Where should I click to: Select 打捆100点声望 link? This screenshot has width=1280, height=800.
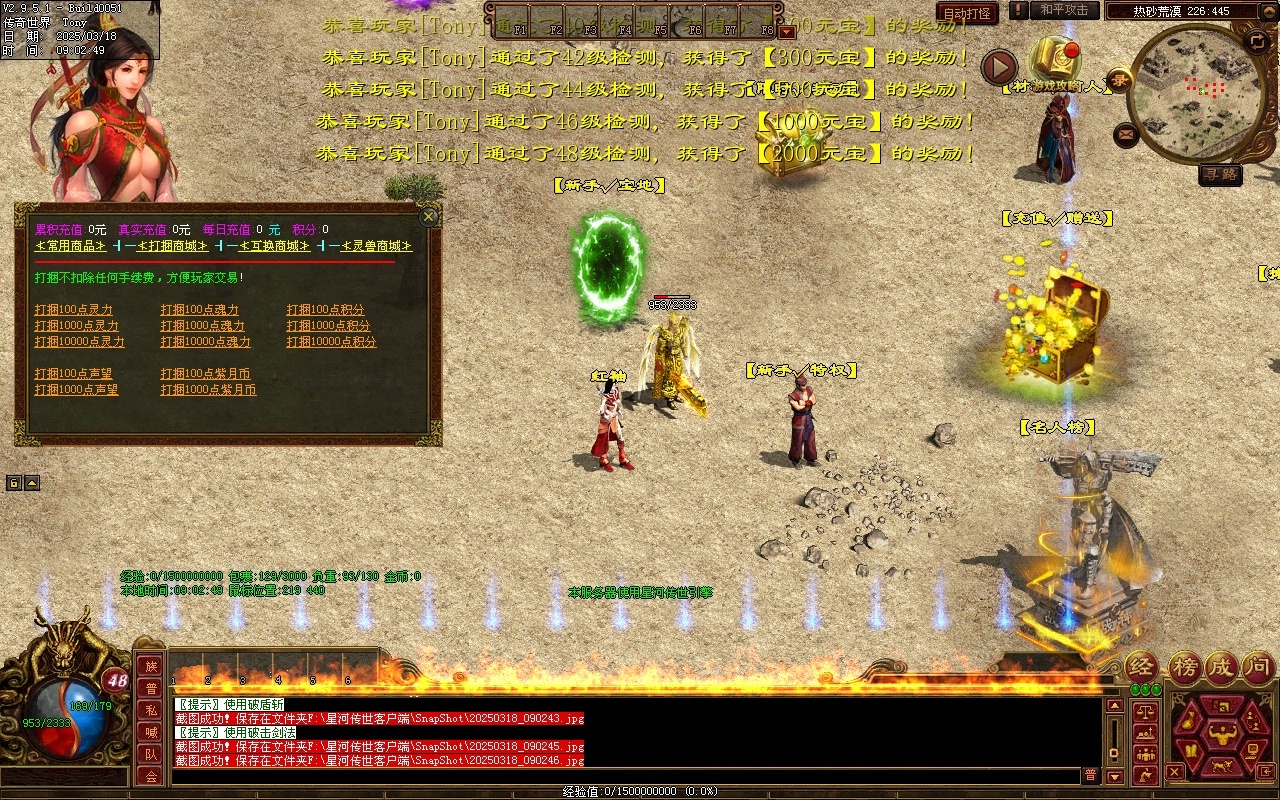[74, 374]
